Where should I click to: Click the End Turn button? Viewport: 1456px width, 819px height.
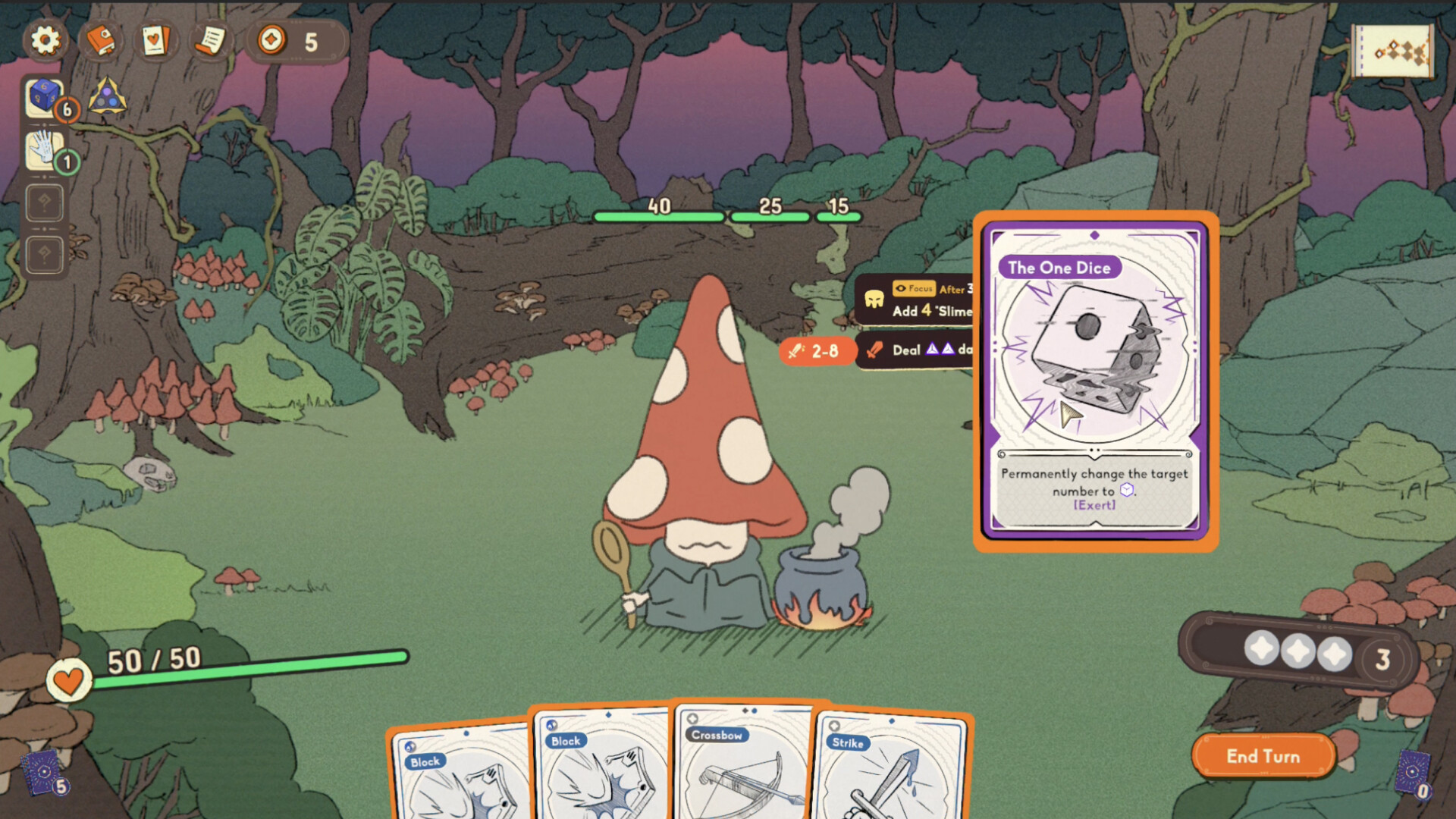1263,756
